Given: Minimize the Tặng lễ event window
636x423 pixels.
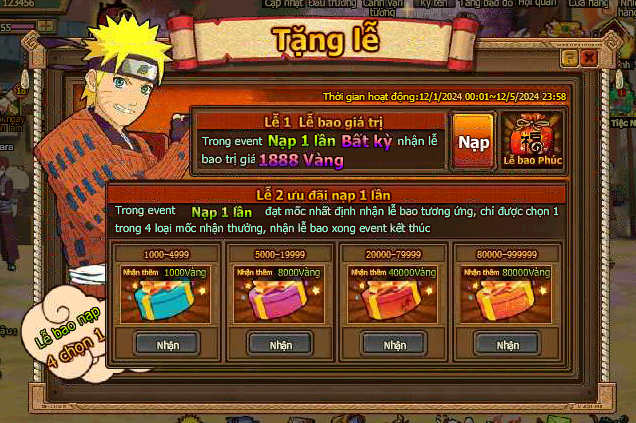Looking at the screenshot, I should 570,59.
